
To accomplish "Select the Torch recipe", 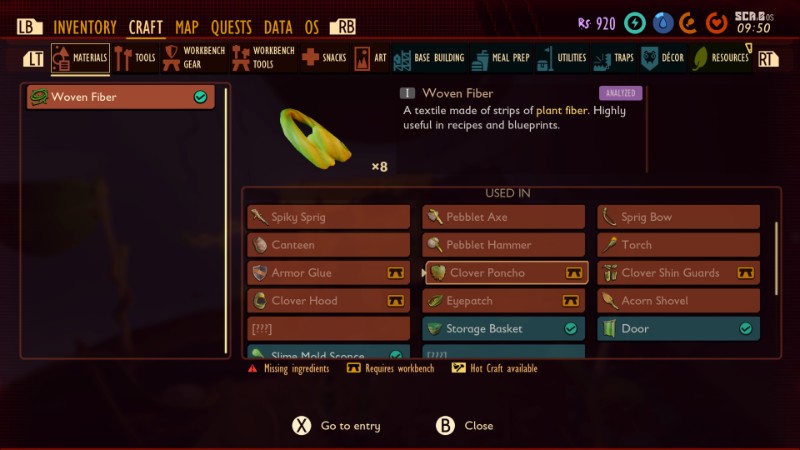I will click(x=679, y=245).
